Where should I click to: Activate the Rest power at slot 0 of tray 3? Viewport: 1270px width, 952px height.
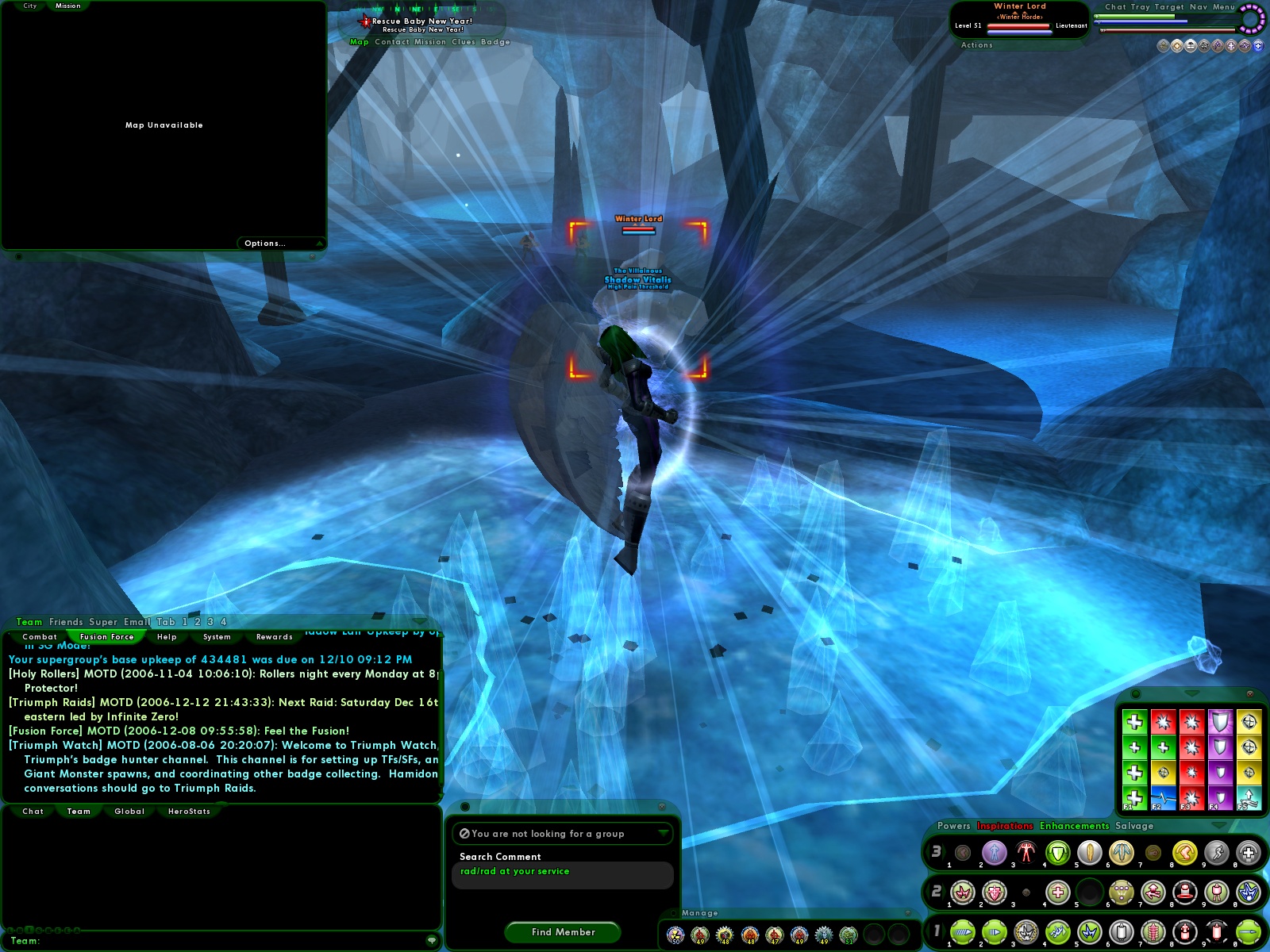1247,854
